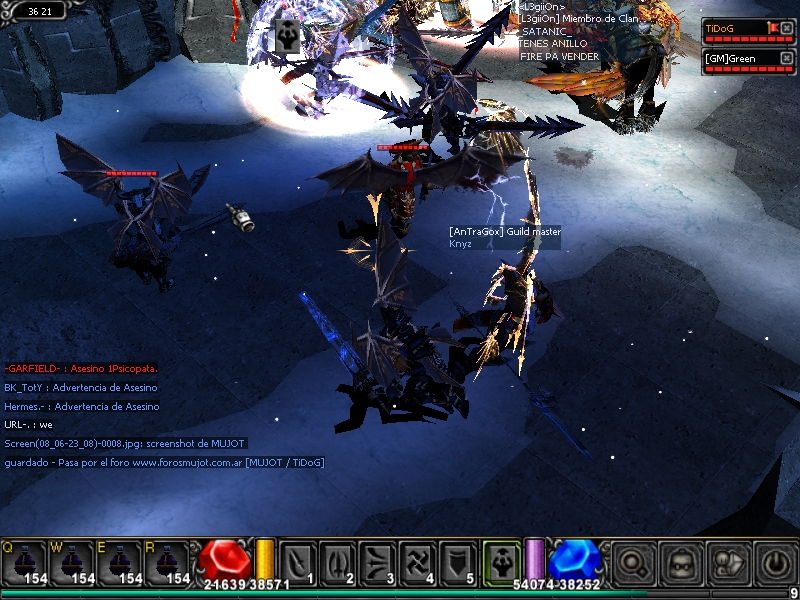Use the potion in the R slot

coord(168,562)
